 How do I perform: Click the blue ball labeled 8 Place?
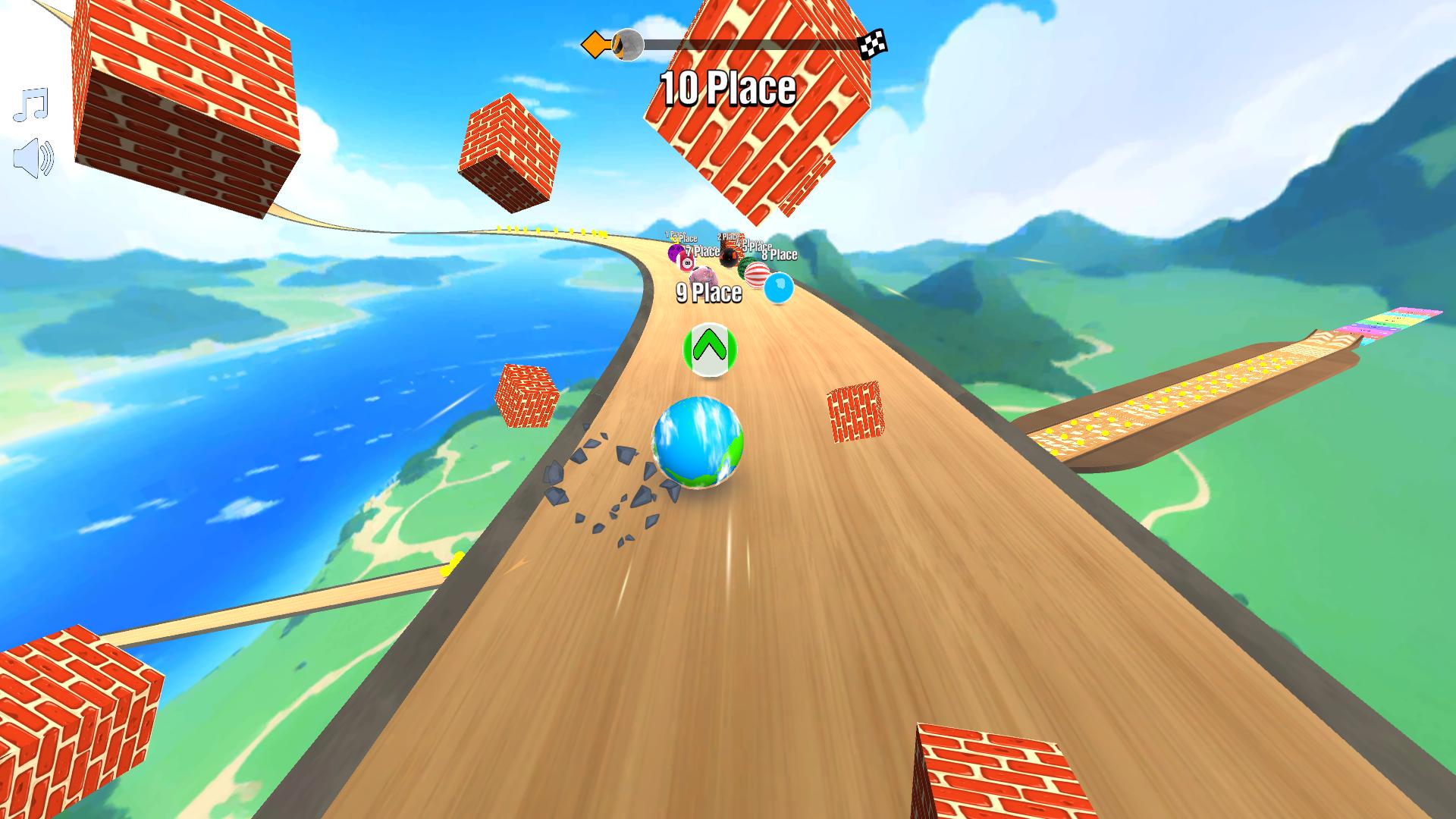(779, 289)
